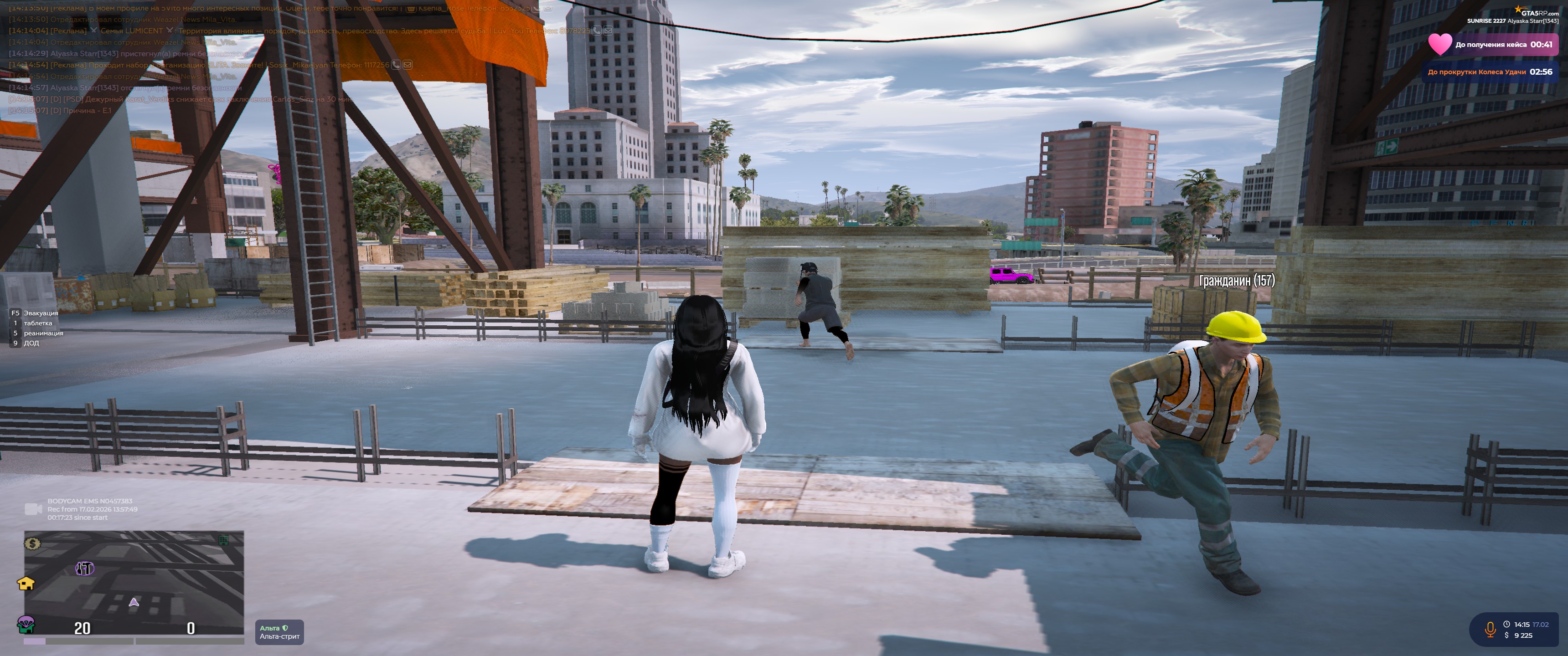
Task: Click the bodycam recording camera icon
Action: click(33, 509)
